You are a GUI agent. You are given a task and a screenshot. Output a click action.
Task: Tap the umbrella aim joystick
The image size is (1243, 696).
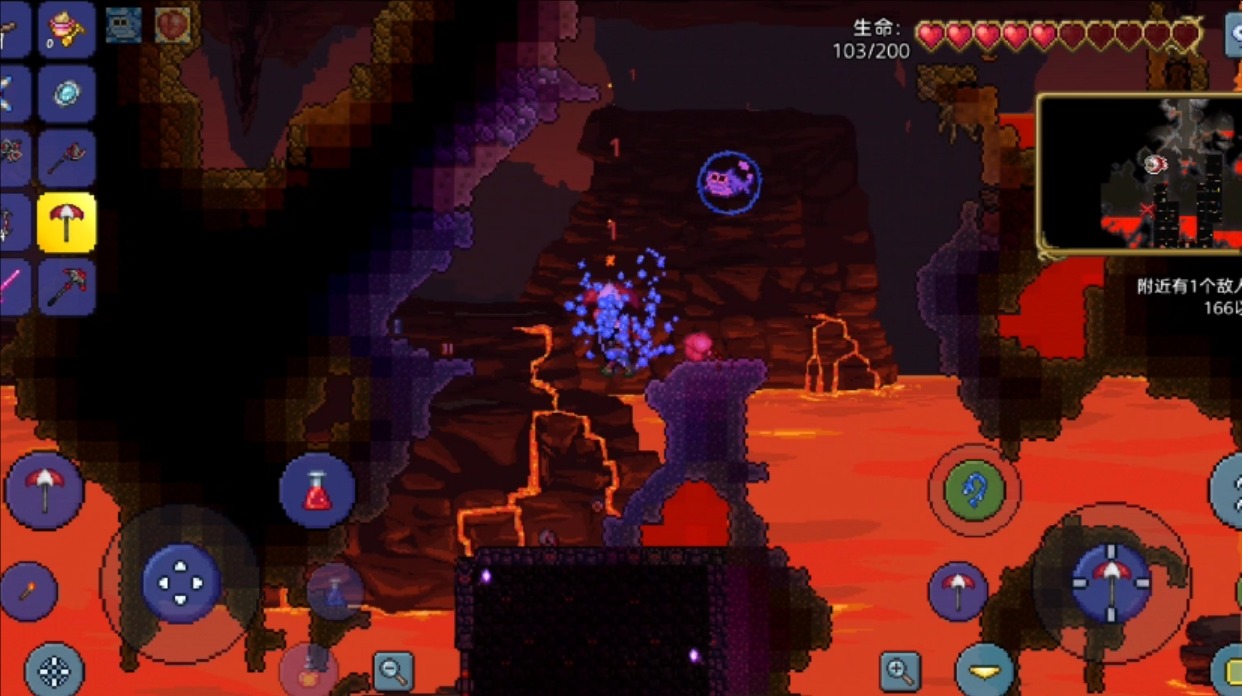pyautogui.click(x=1111, y=583)
